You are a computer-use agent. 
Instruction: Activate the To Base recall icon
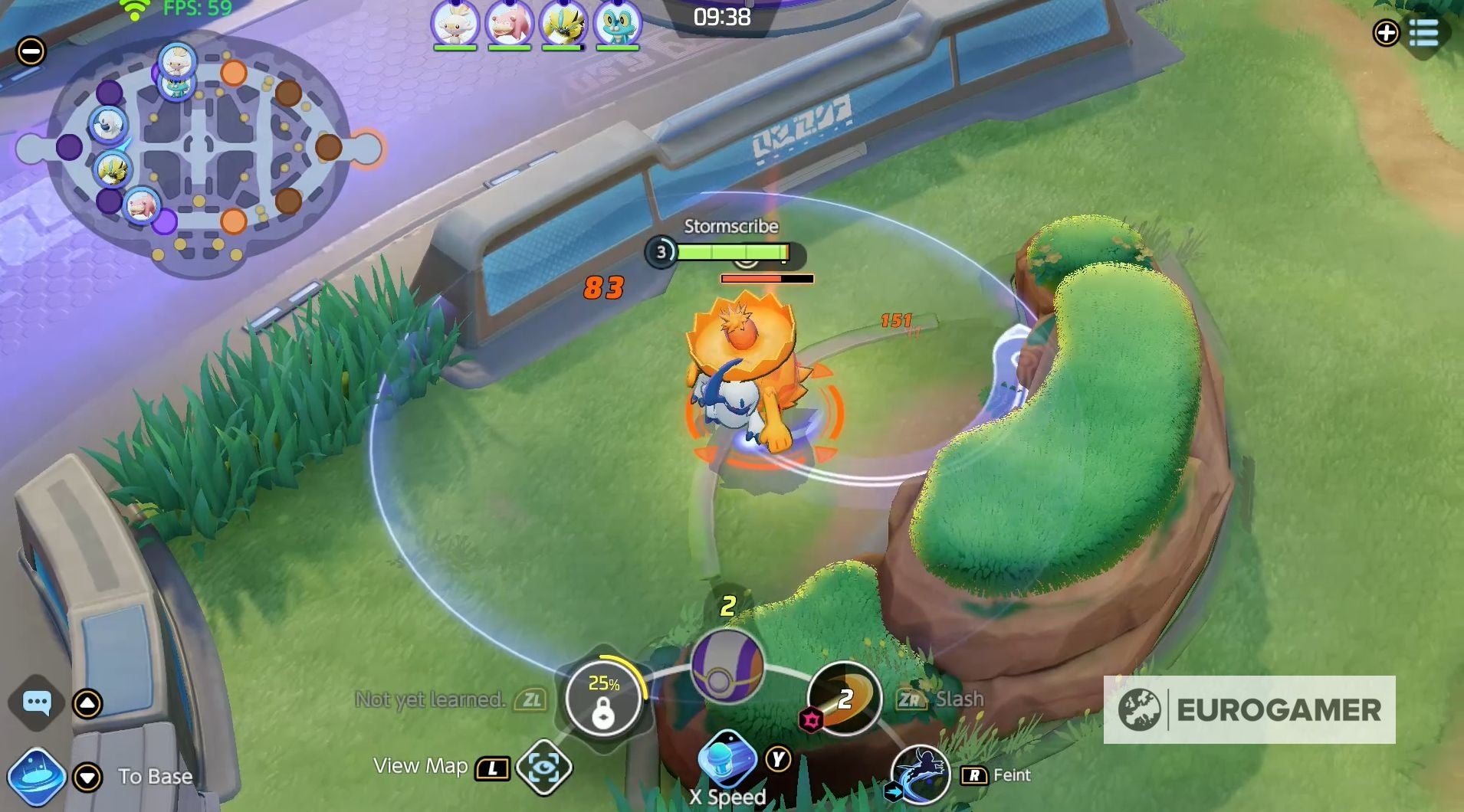click(36, 776)
